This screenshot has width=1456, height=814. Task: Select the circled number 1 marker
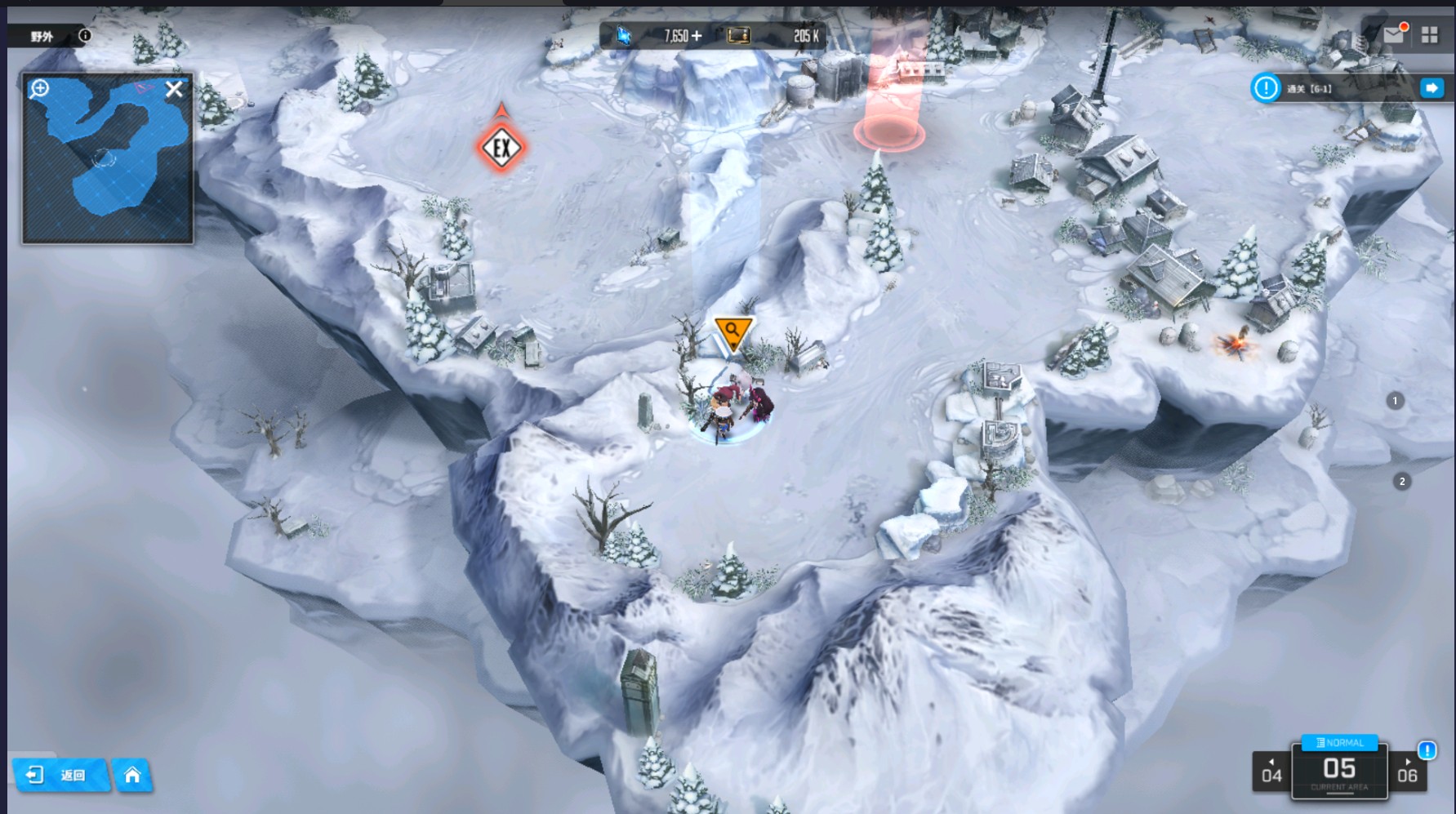[1395, 401]
